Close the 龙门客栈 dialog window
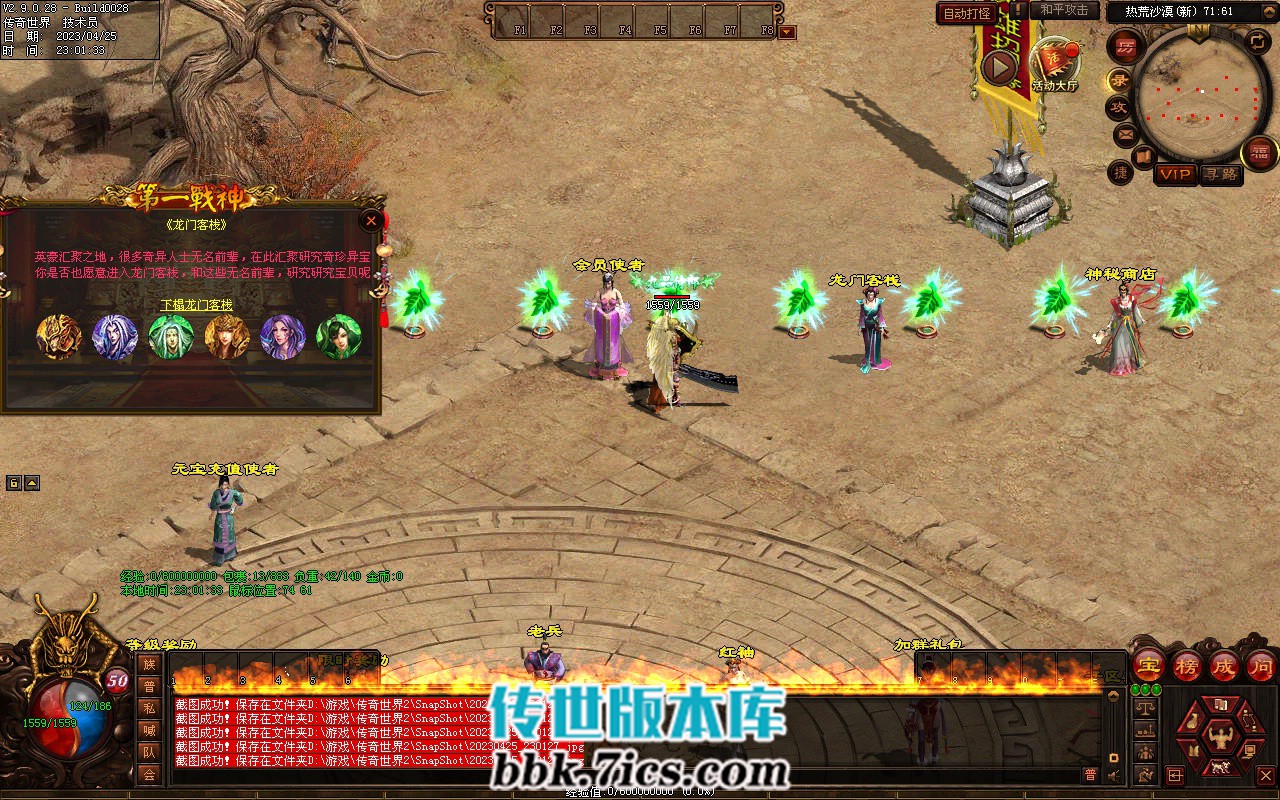This screenshot has height=800, width=1280. pos(372,220)
